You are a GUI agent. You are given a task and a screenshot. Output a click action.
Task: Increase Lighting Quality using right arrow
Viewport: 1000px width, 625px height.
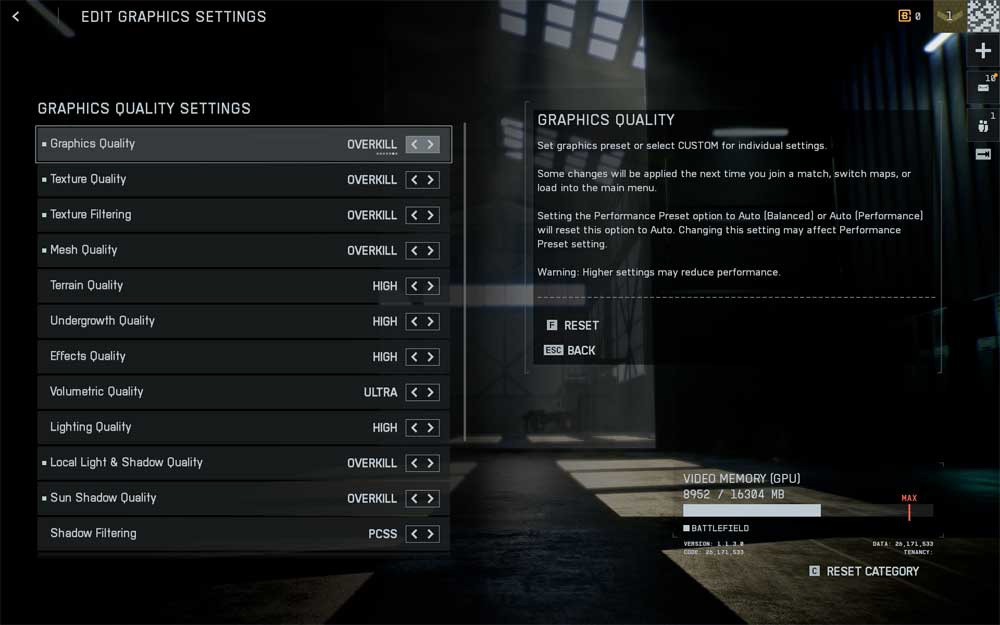431,428
